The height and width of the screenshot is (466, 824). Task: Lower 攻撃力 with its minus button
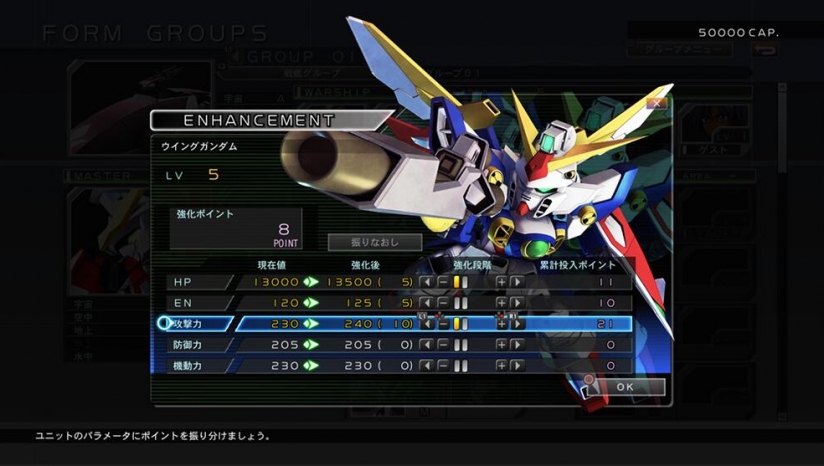click(442, 324)
